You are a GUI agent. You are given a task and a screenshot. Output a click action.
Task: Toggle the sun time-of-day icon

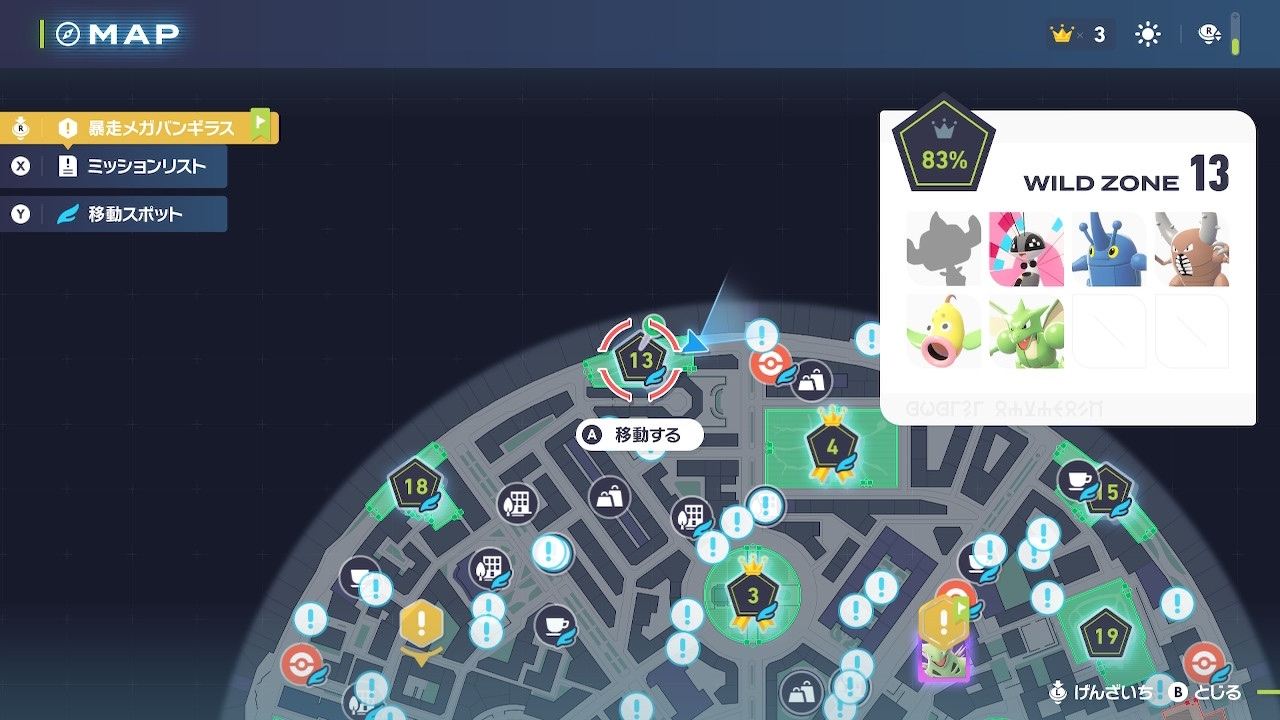point(1147,35)
